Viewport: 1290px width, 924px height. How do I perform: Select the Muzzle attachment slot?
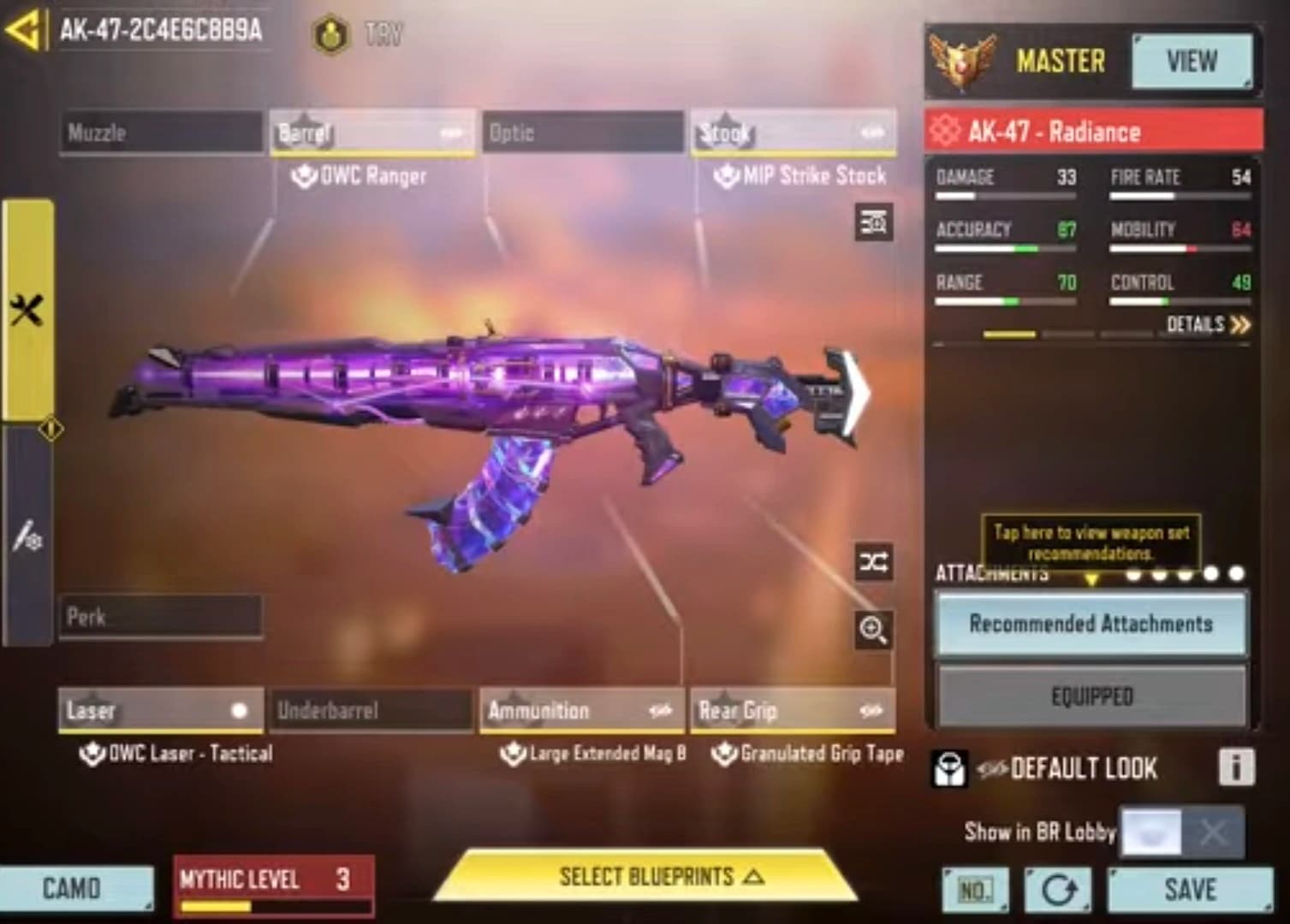coord(161,133)
